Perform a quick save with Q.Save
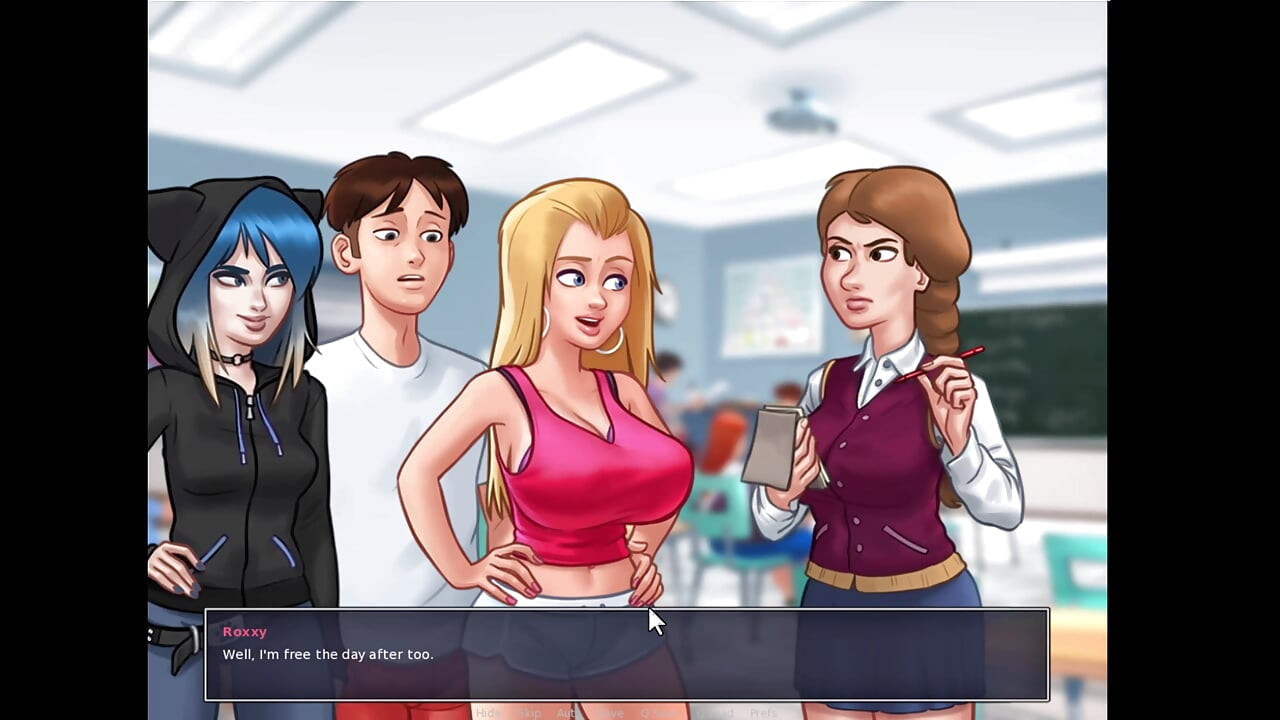The image size is (1280, 720). pyautogui.click(x=660, y=713)
